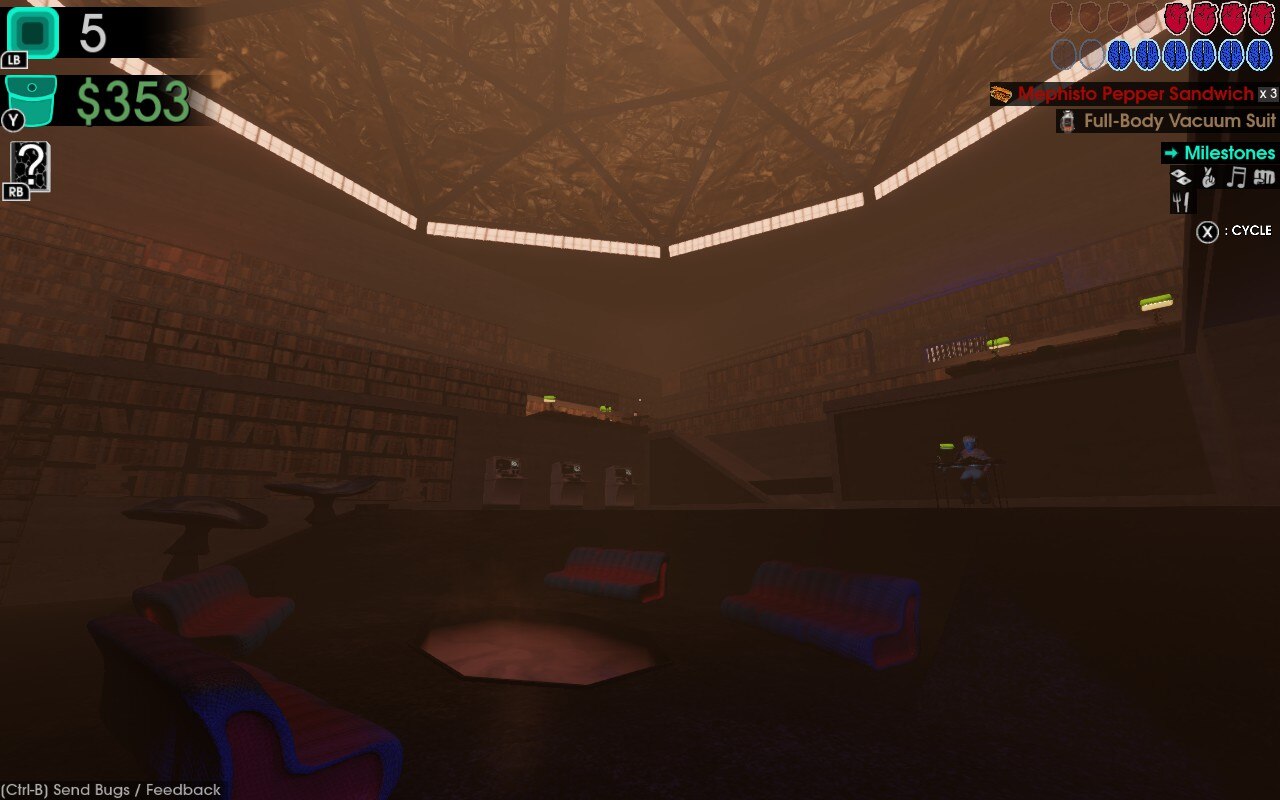
Task: Click the leftmost empty heart outline
Action: pos(1062,19)
